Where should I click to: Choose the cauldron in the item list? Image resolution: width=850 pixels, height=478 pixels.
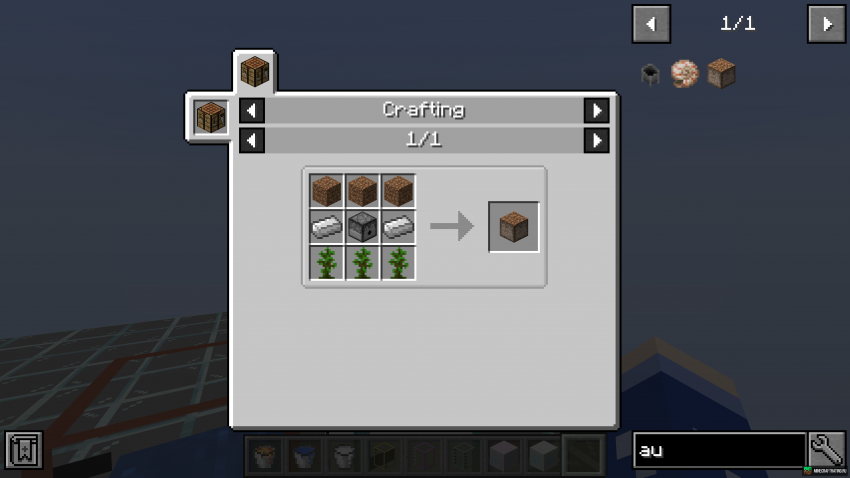tap(651, 74)
